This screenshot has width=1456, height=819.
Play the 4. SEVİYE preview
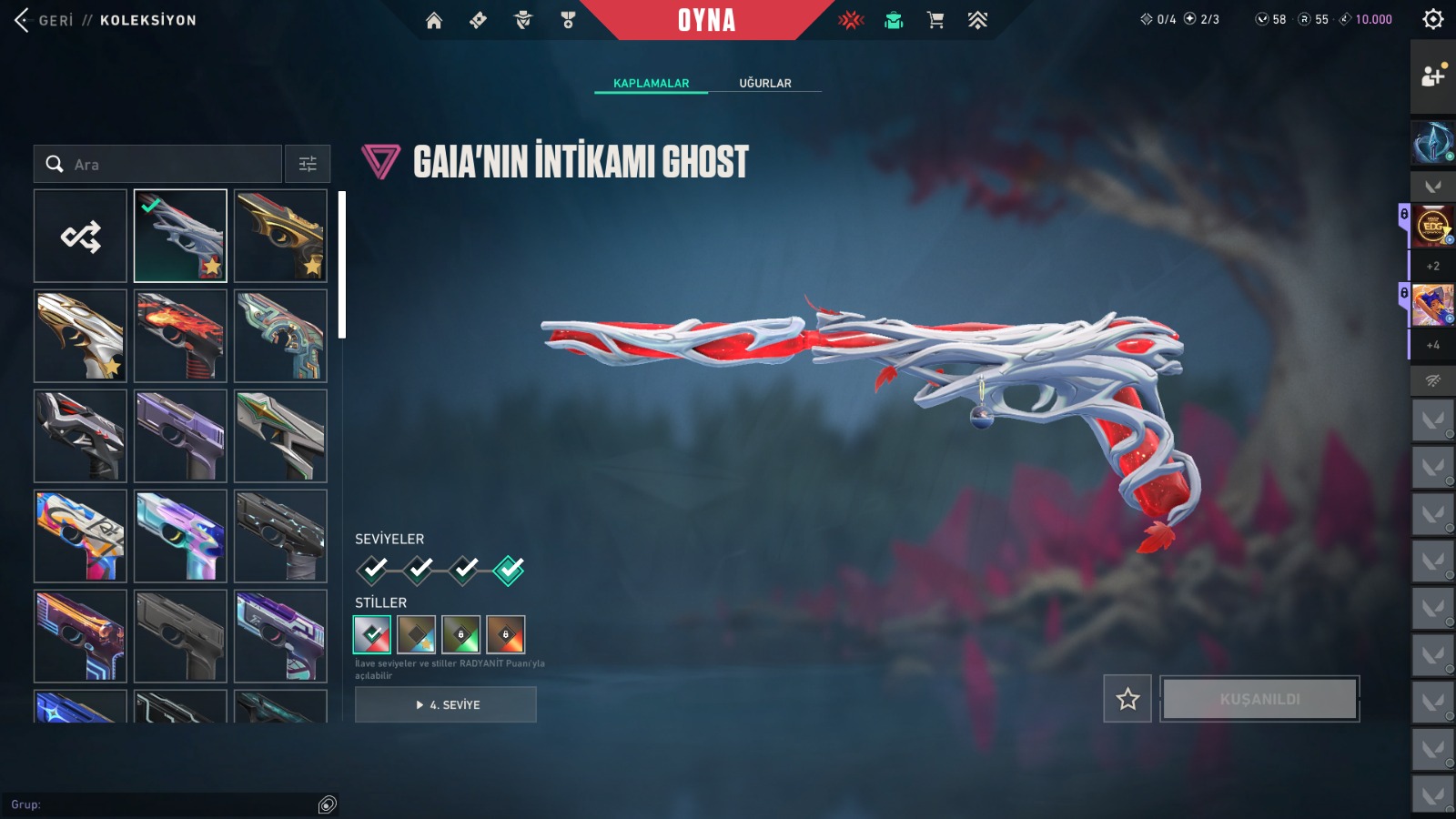[x=446, y=704]
